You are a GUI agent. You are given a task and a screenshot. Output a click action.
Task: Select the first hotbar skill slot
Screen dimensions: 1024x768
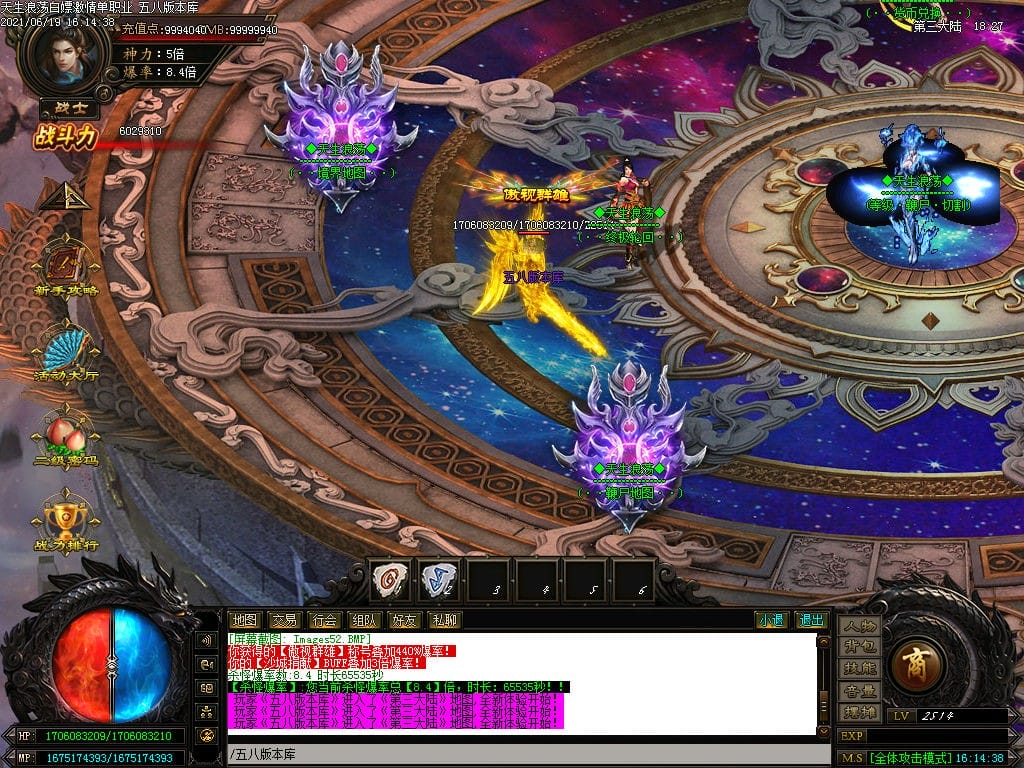(x=390, y=579)
